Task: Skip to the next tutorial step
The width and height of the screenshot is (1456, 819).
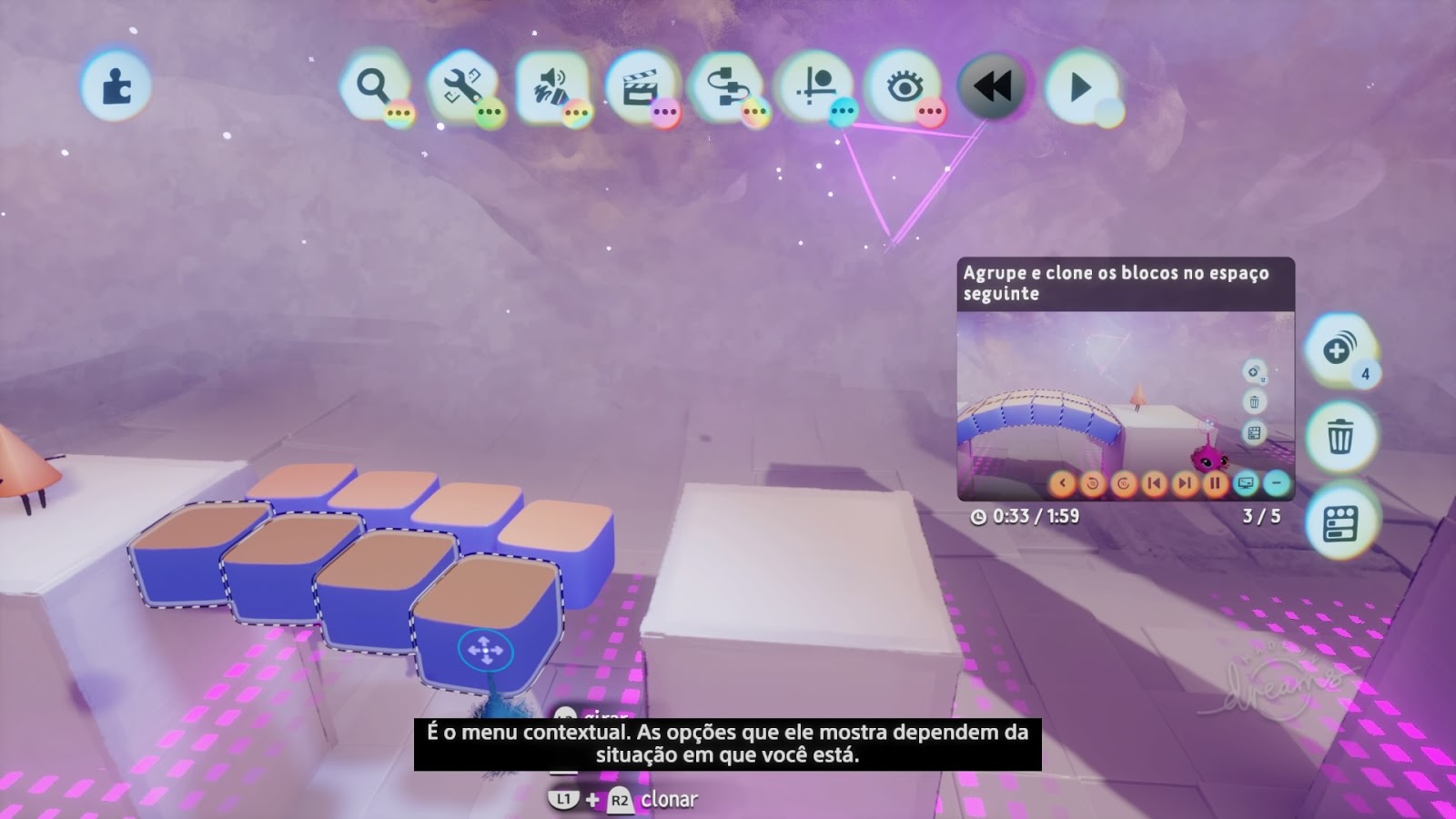Action: click(1186, 482)
